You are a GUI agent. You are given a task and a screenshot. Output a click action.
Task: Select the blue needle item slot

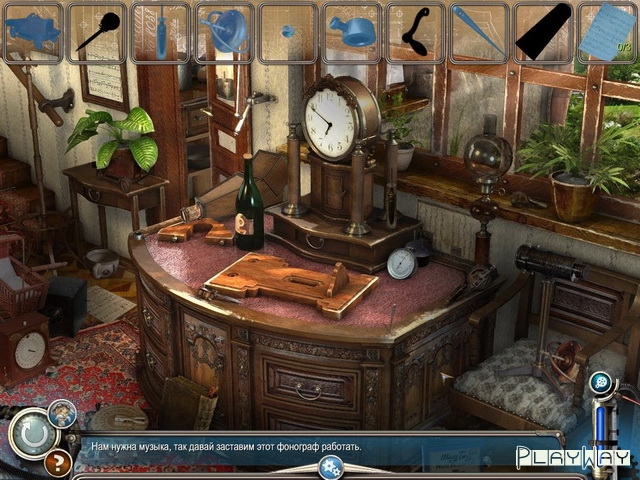480,32
